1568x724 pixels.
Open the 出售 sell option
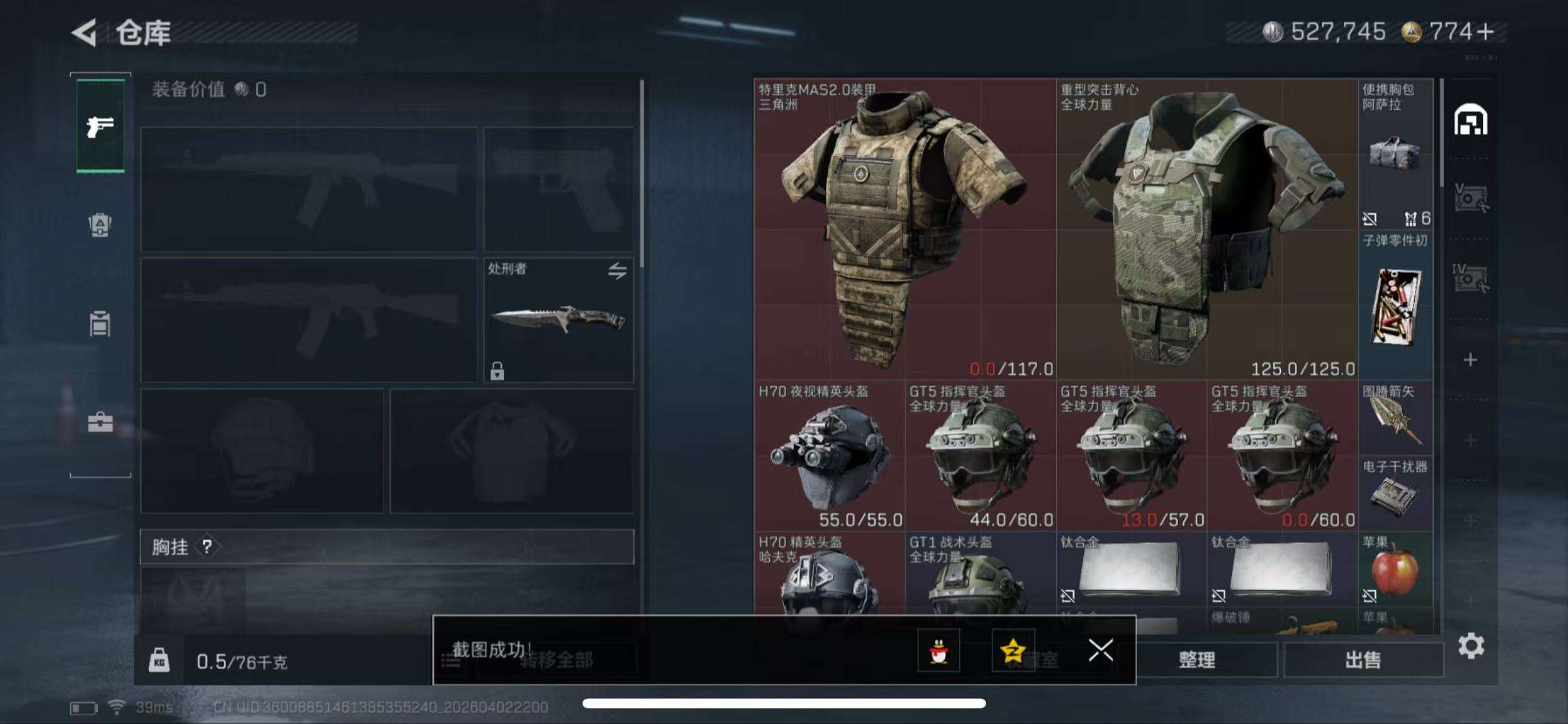[x=1363, y=660]
